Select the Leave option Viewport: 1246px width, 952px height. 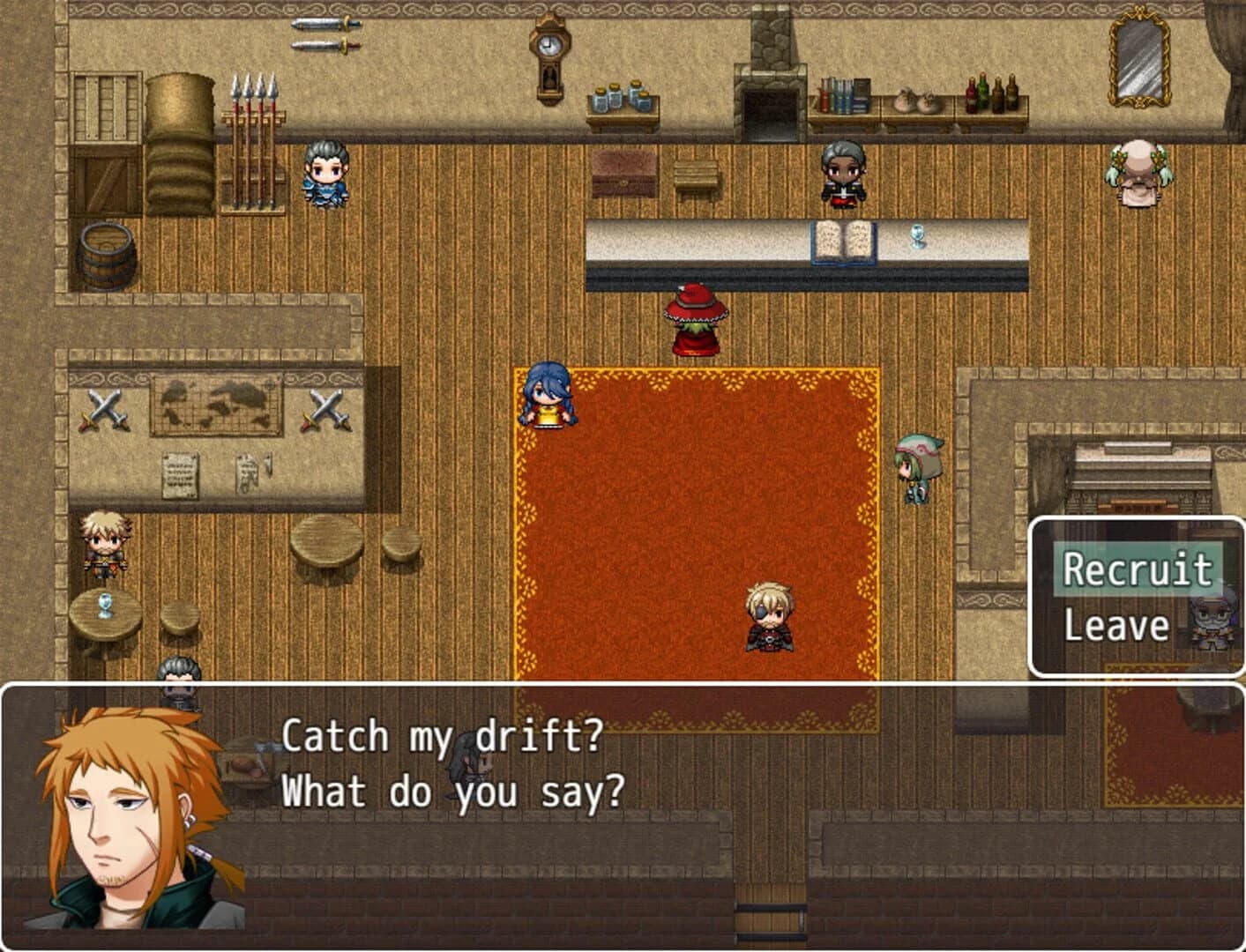[1115, 626]
